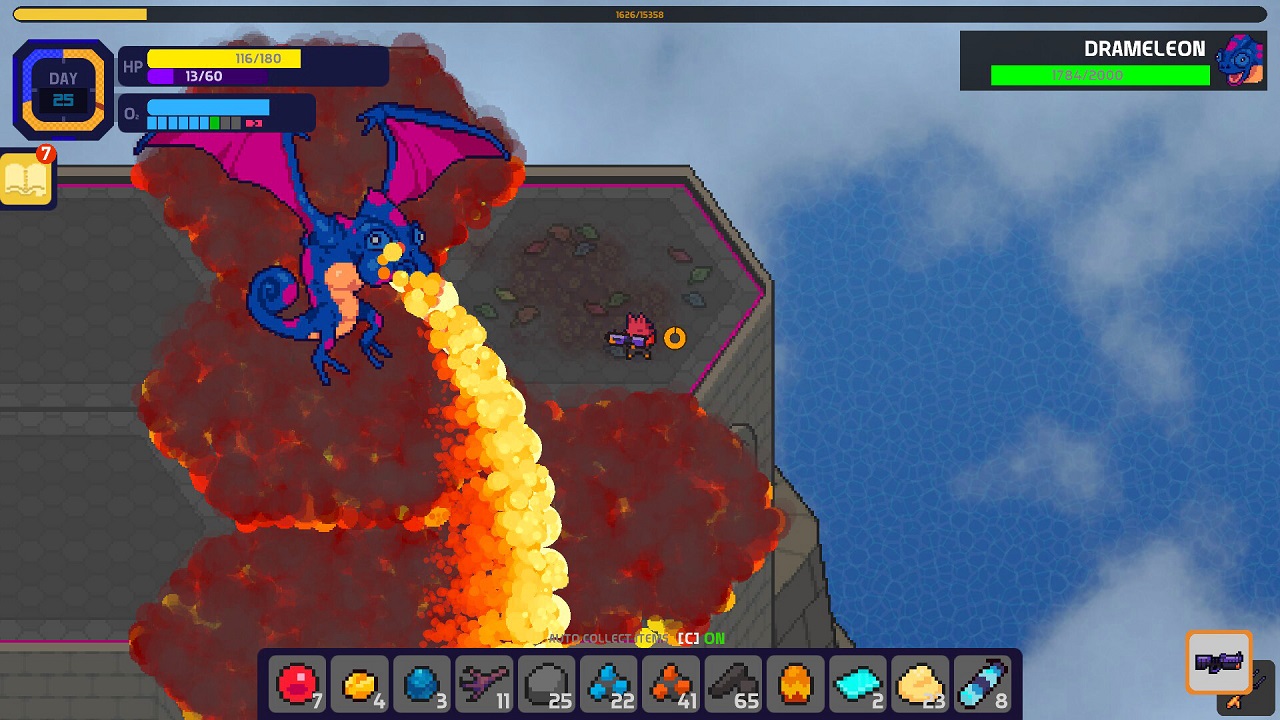
Task: Select the blue crystal cluster slot
Action: tap(609, 685)
